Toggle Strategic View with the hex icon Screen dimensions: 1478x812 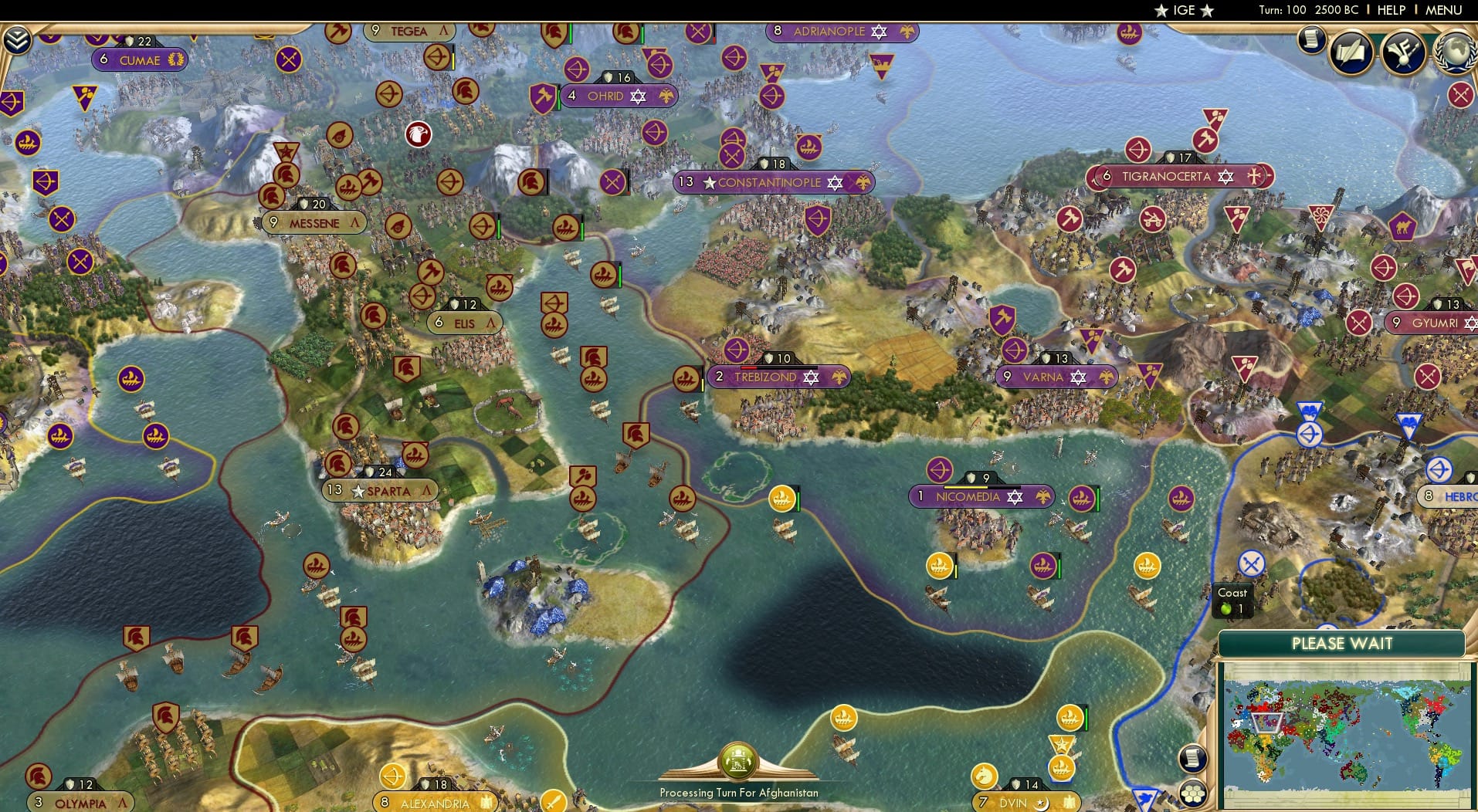pos(1192,791)
